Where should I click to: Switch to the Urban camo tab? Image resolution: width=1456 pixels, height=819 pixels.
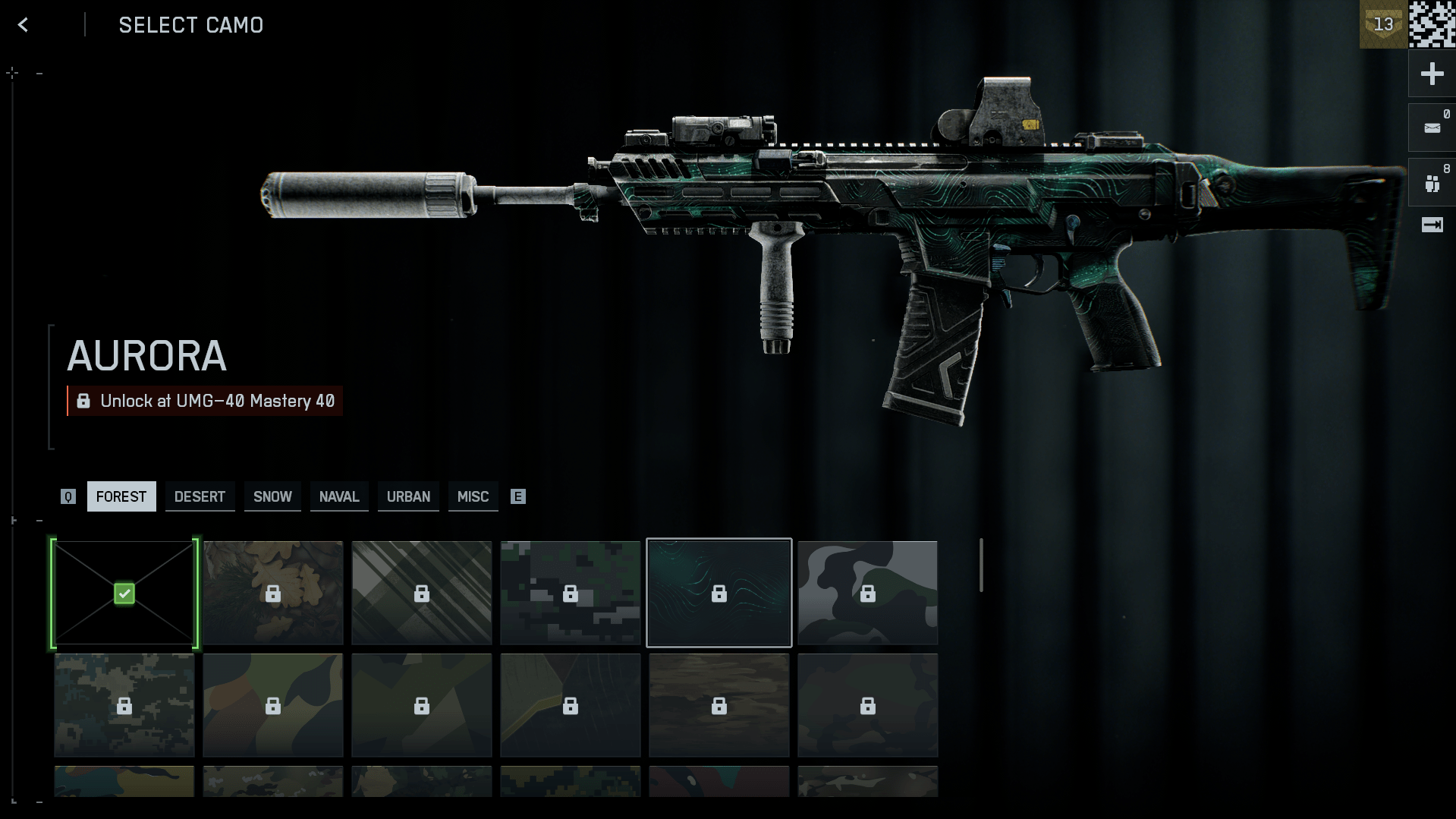408,496
